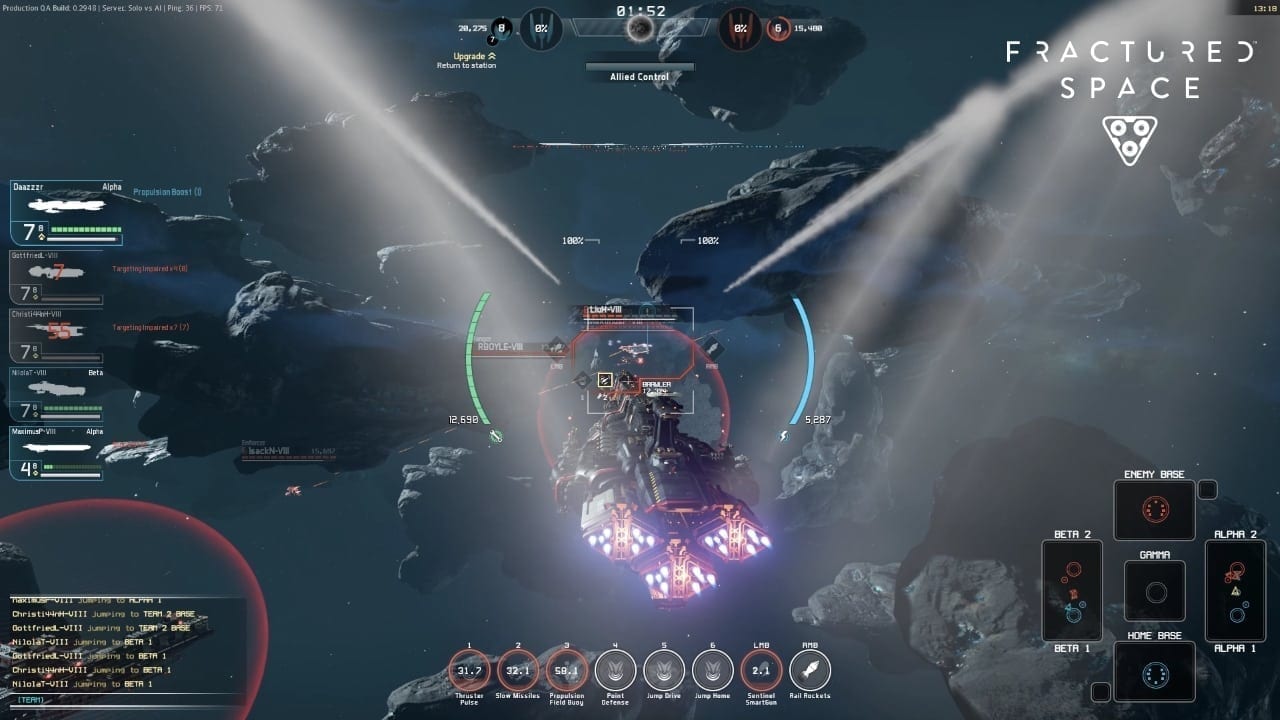Select teammate Daazzzr's ship panel

point(66,213)
